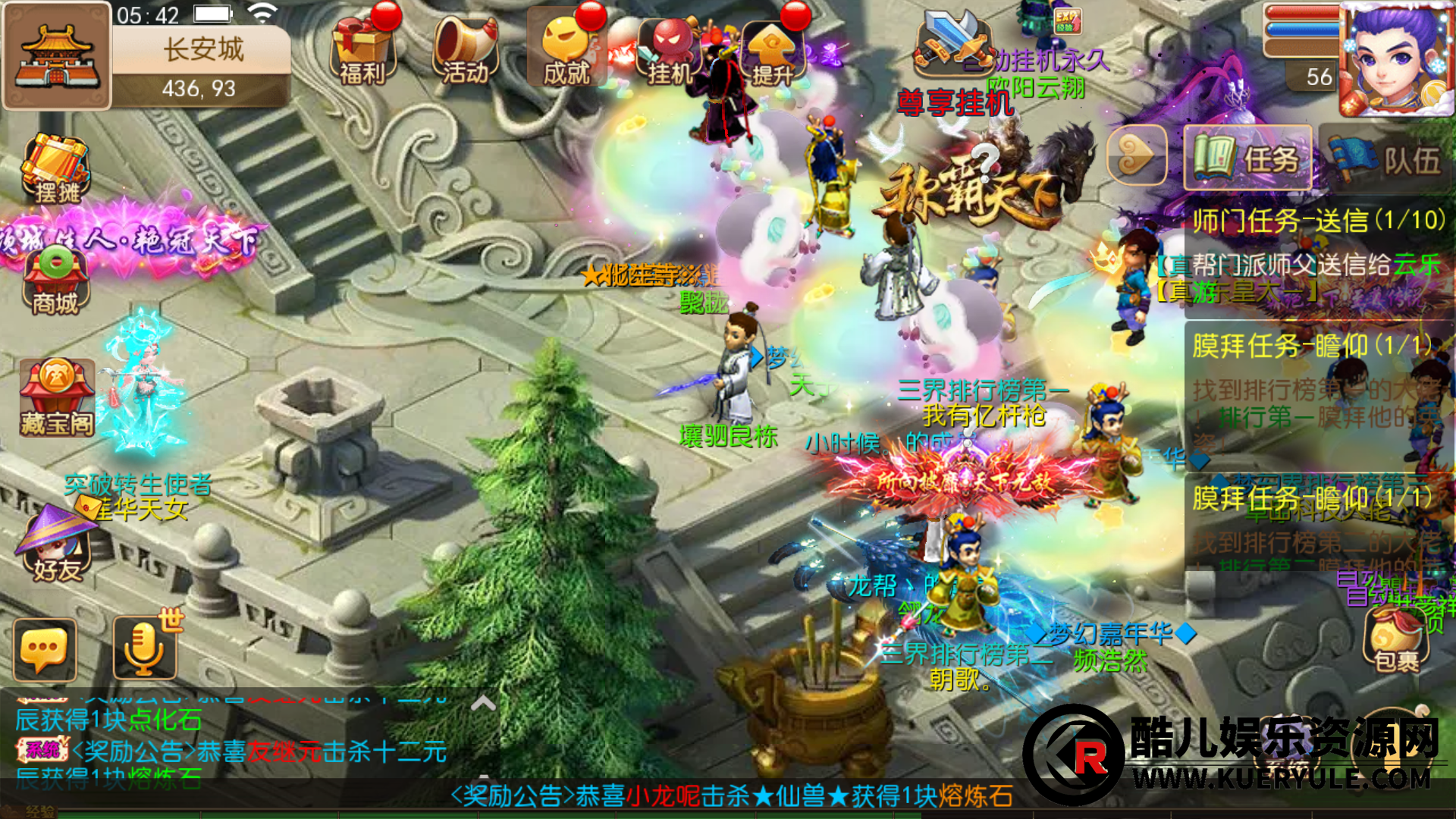Open the 商城 shop icon

tap(55, 282)
